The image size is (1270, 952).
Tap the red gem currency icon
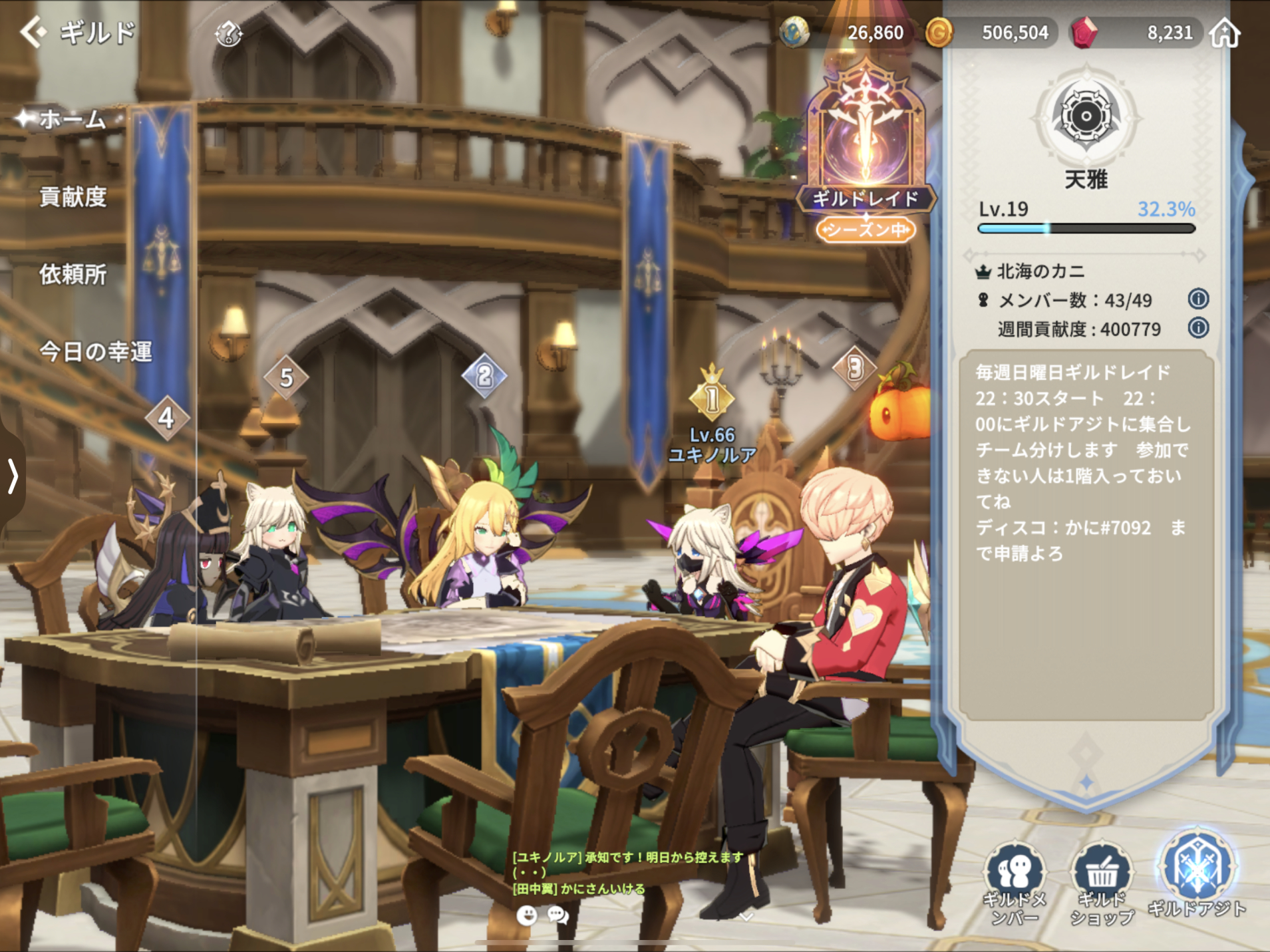pos(1084,33)
